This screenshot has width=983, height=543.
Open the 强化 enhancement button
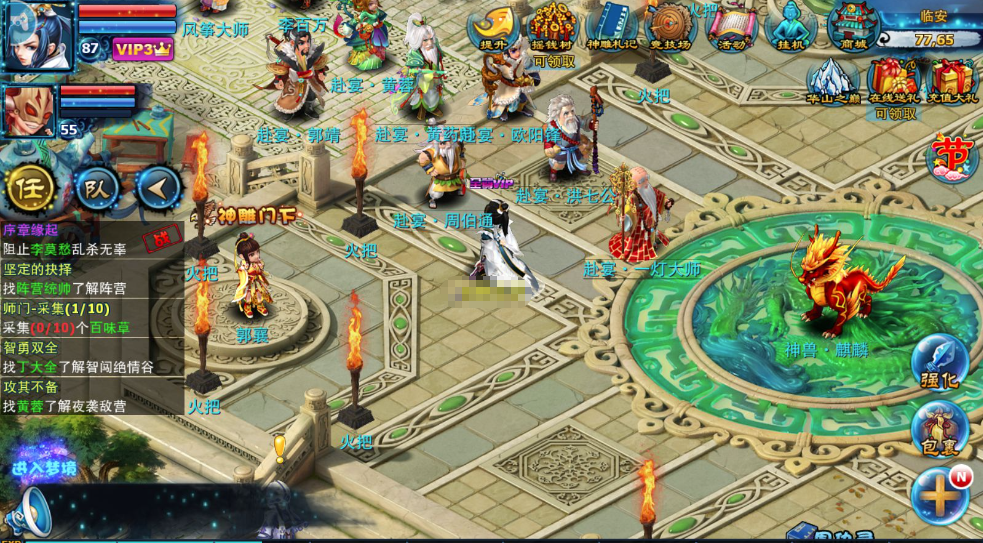click(x=939, y=363)
